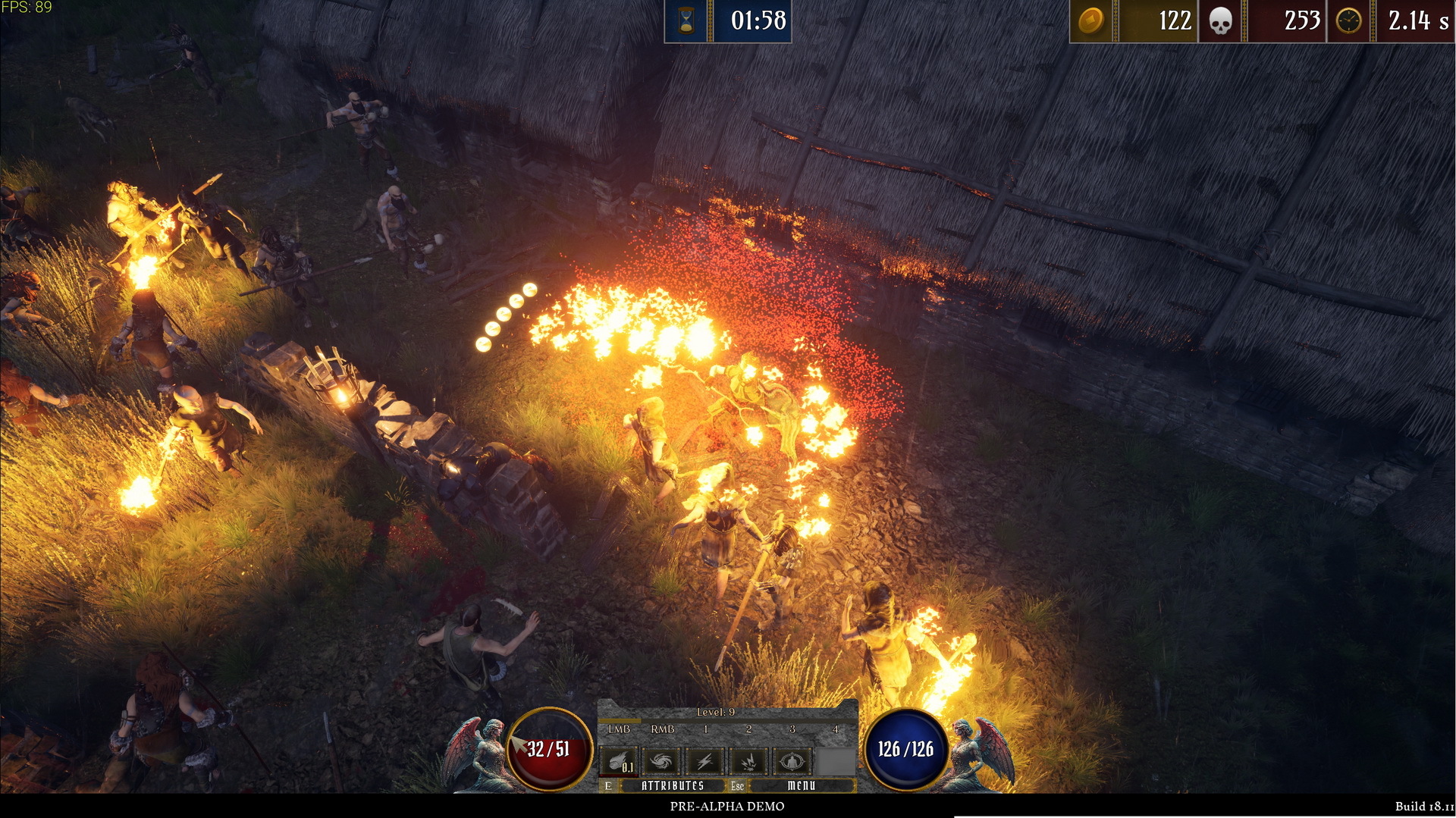This screenshot has width=1456, height=818.
Task: Activate the body aura skill icon
Action: [791, 760]
